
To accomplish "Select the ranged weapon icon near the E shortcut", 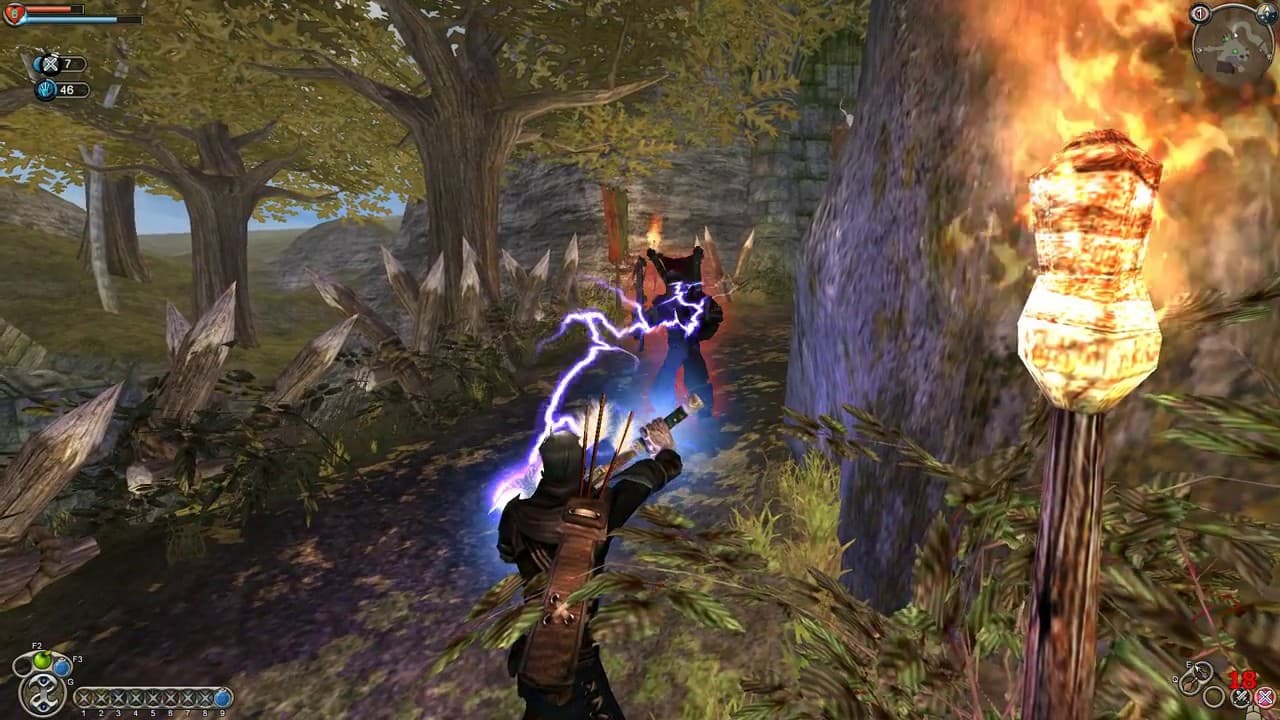I will point(1202,672).
